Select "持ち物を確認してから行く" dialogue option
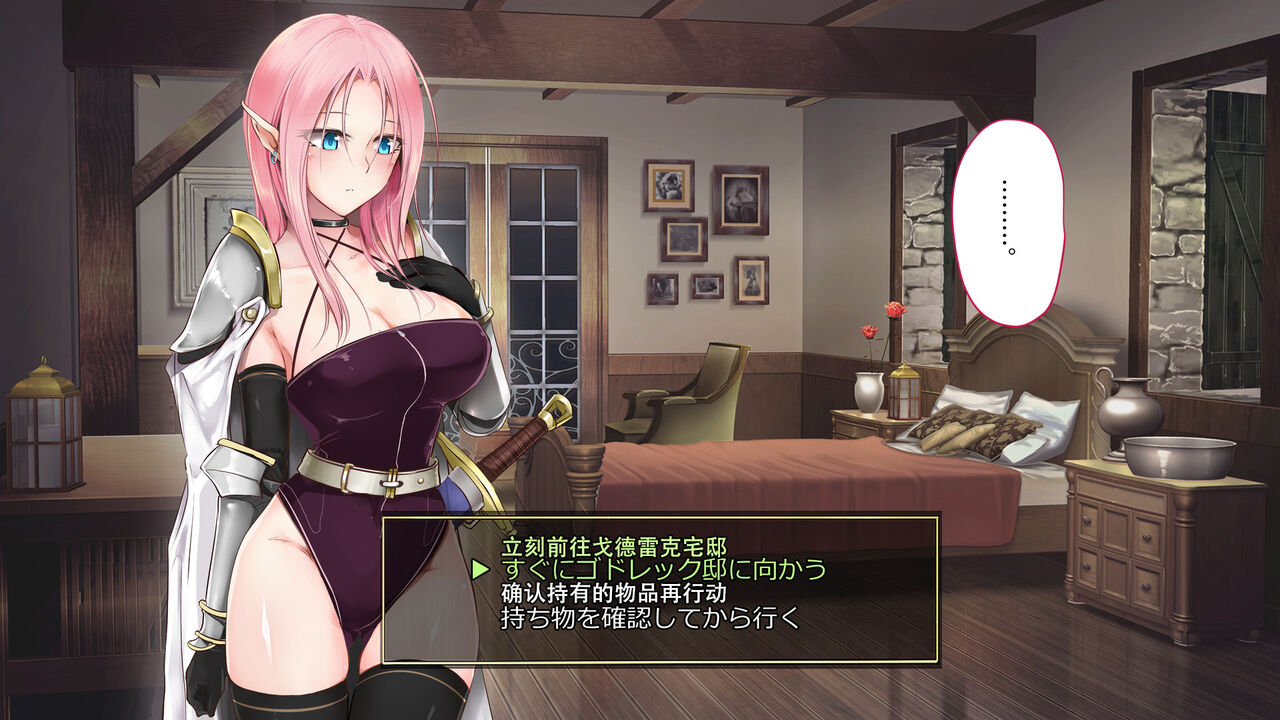1280x720 pixels. coord(651,617)
